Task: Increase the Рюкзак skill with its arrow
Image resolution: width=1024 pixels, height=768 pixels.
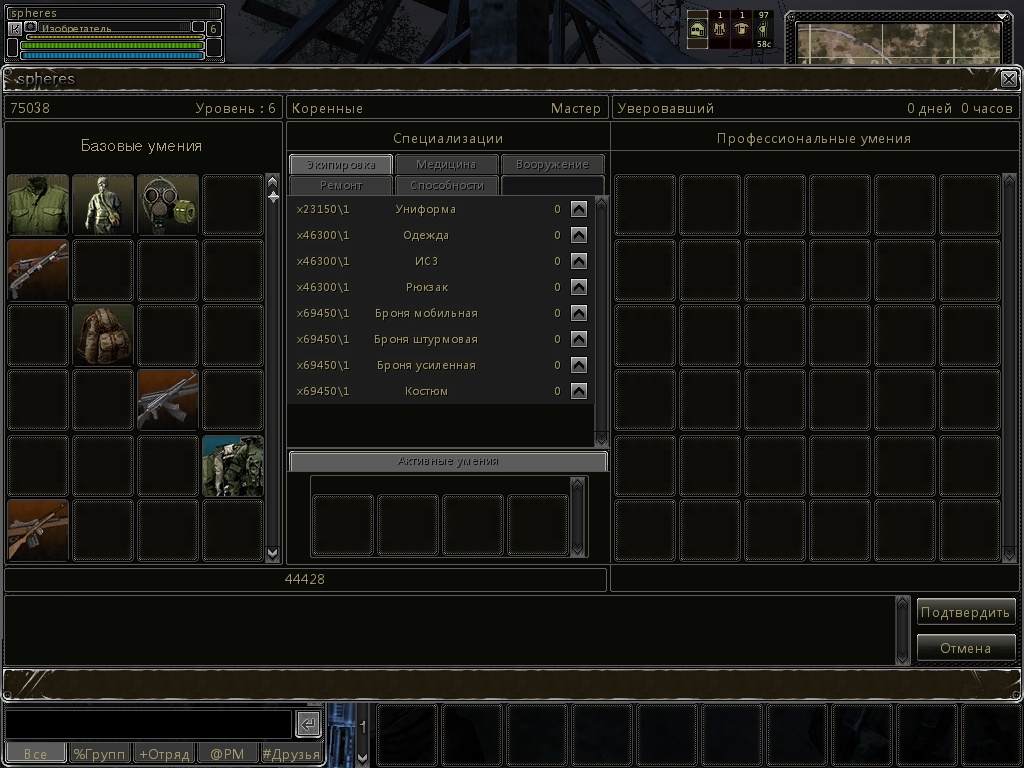Action: 579,287
